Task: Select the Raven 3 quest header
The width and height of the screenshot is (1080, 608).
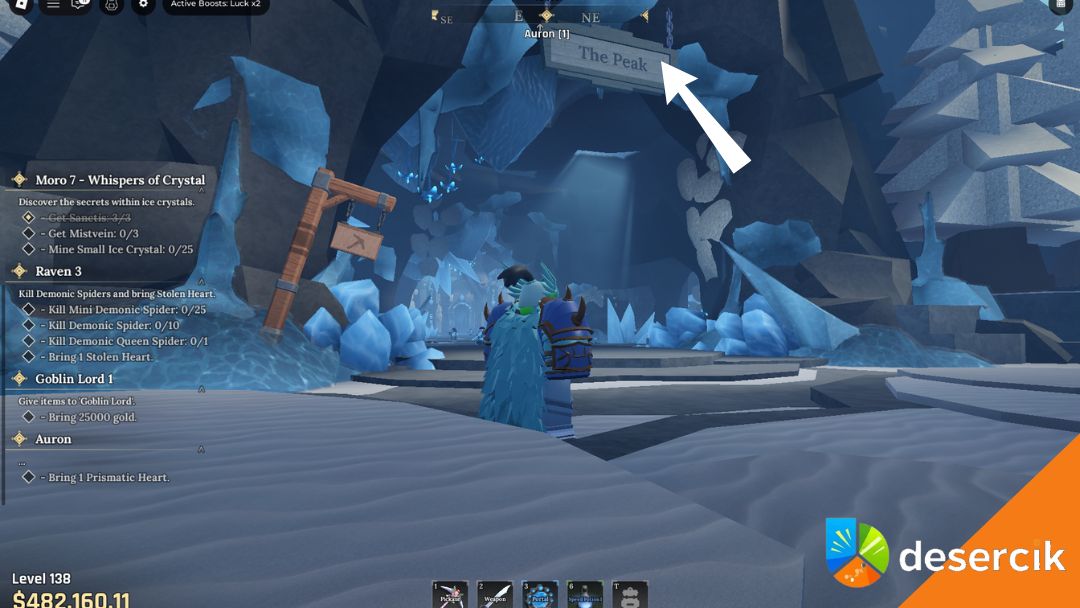Action: [58, 271]
